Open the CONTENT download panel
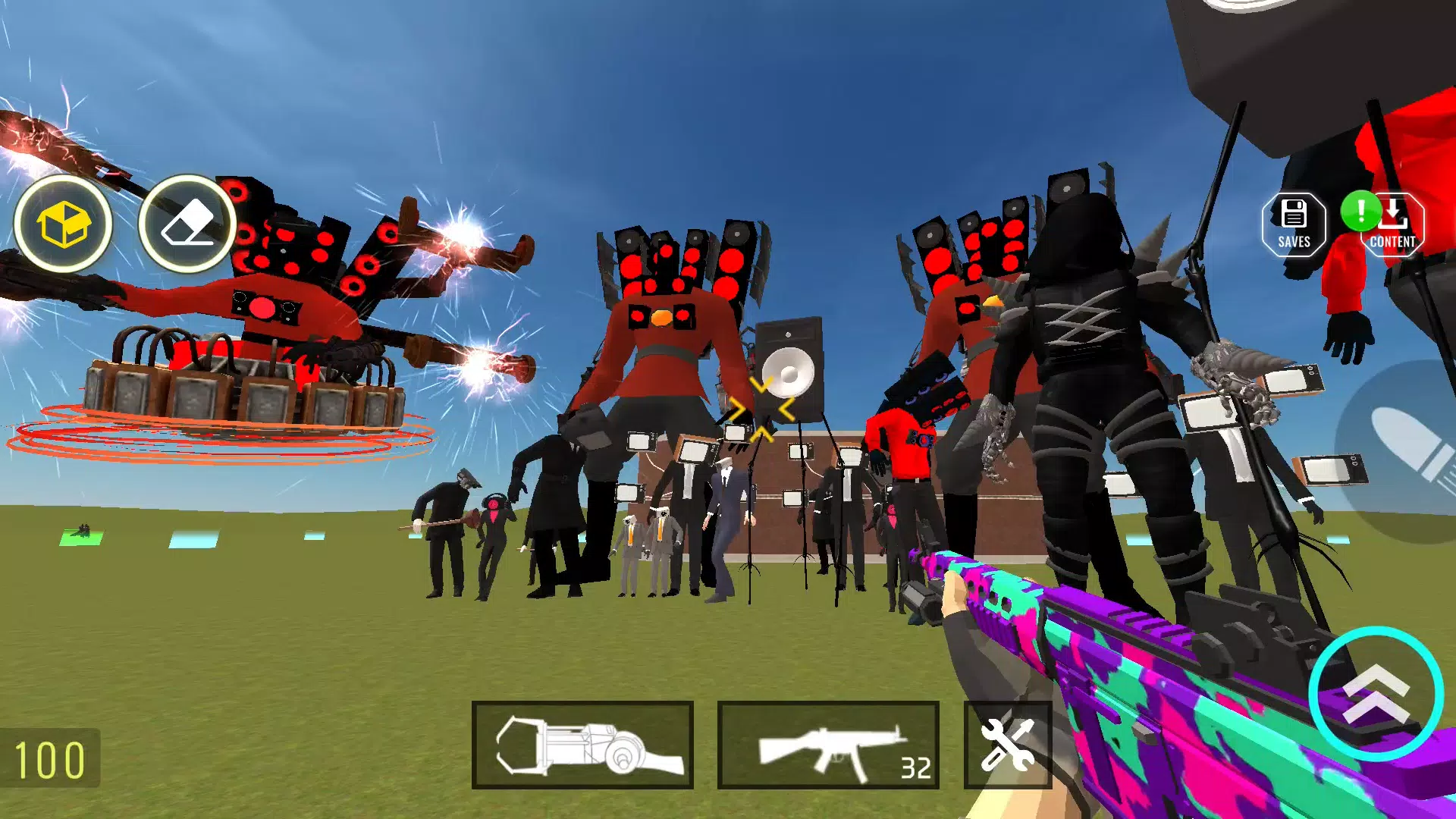1456x819 pixels. [x=1394, y=224]
